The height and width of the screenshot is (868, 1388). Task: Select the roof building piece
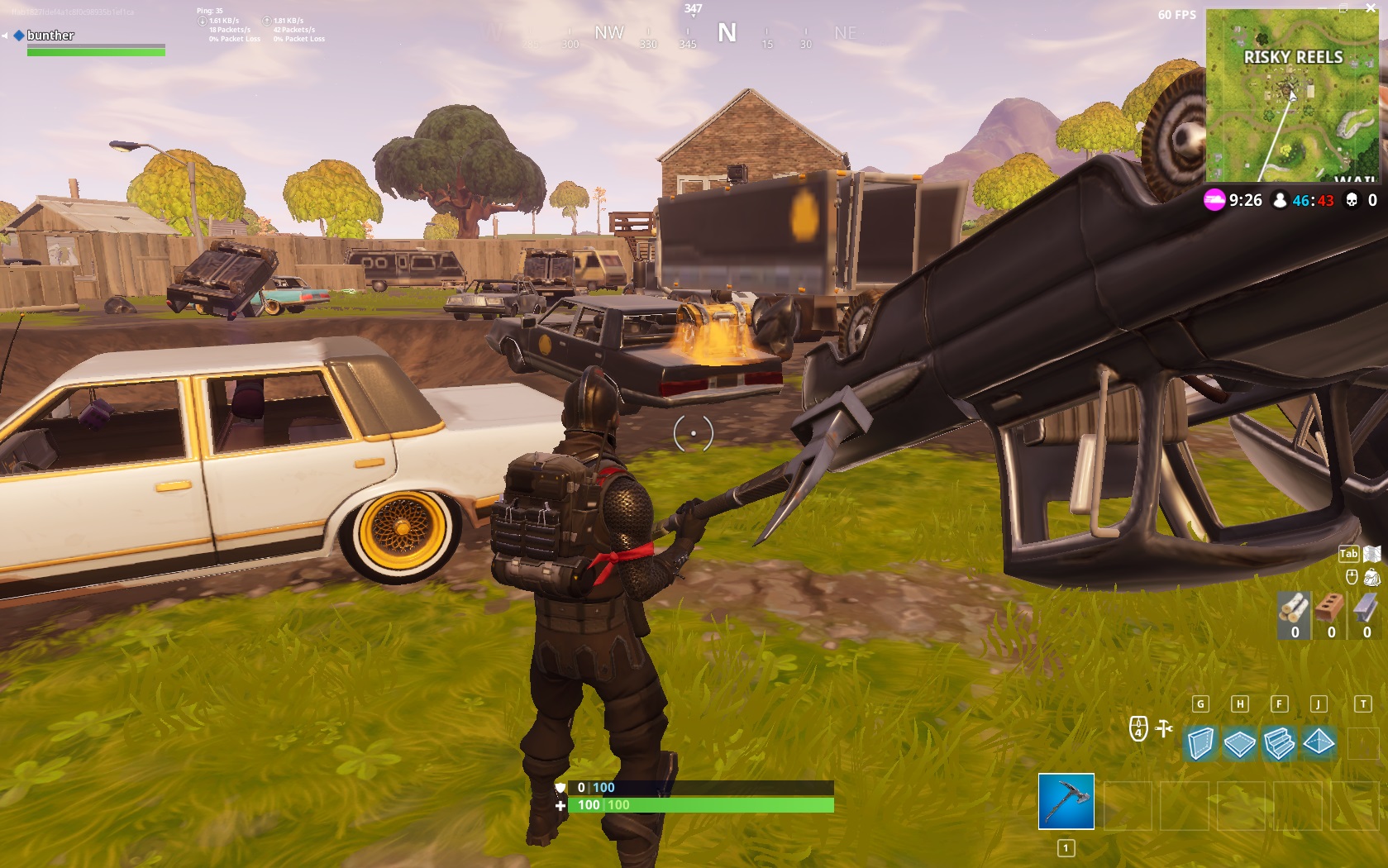(1319, 742)
